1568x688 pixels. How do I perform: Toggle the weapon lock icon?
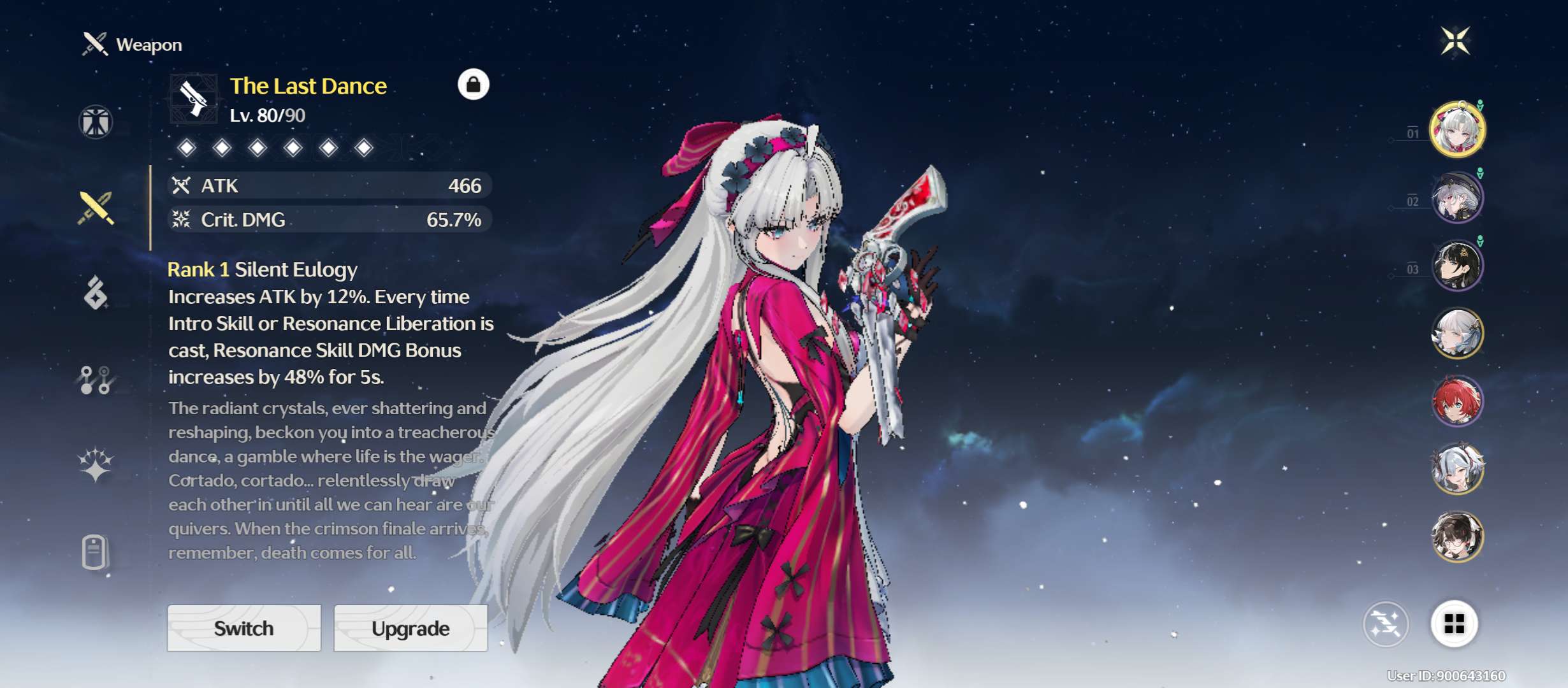[x=473, y=85]
